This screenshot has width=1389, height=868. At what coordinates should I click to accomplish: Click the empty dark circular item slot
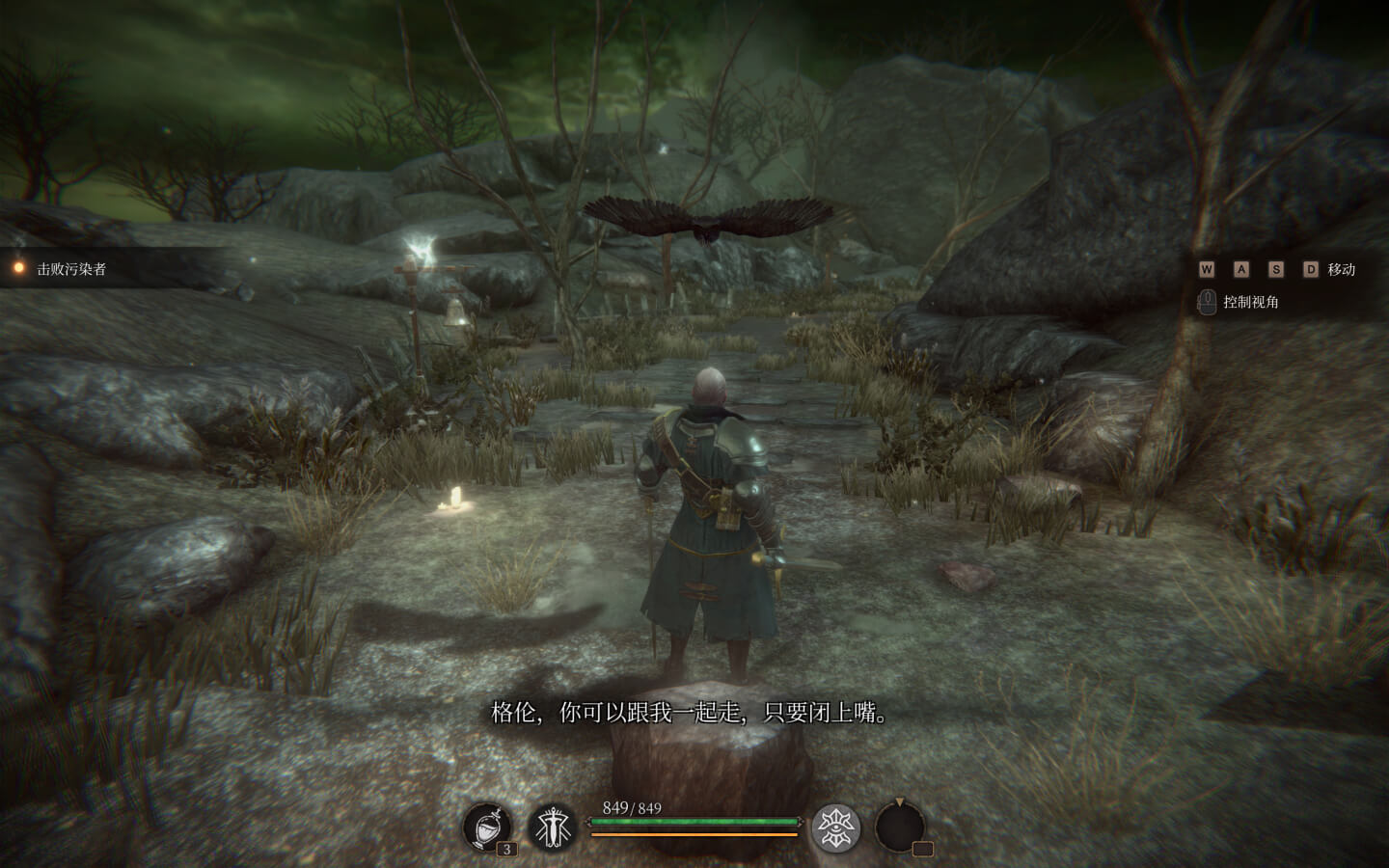tap(899, 827)
